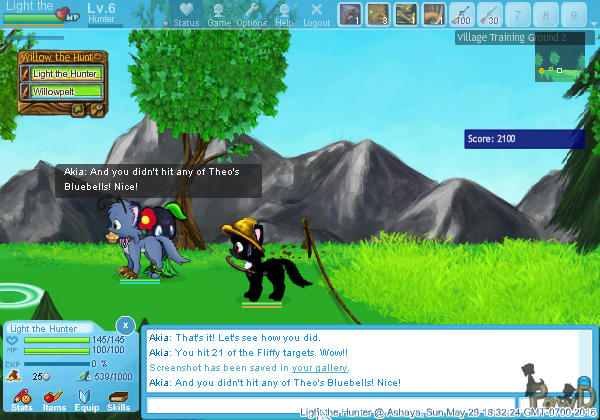
Task: Select the hotbar slot with count 3
Action: tap(378, 15)
